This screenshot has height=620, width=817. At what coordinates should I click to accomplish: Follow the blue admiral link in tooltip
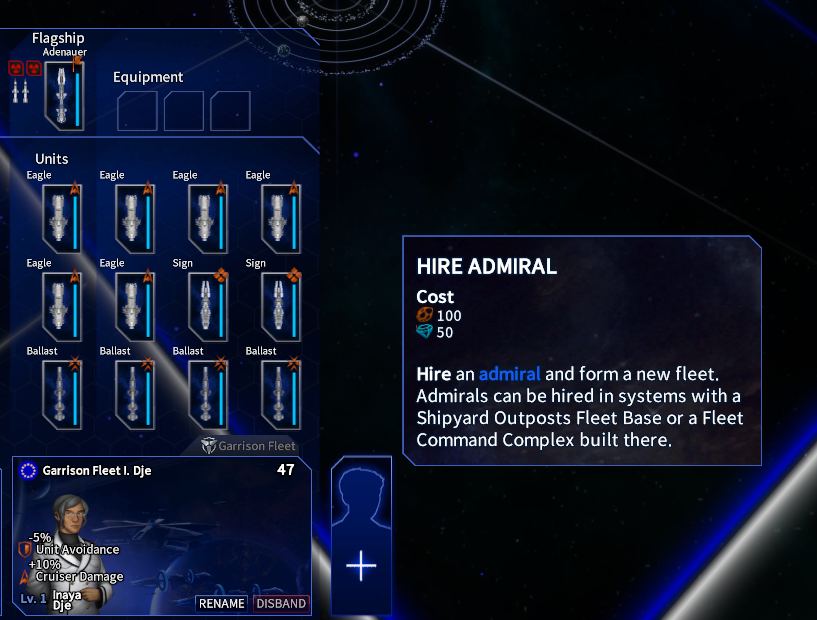(509, 374)
